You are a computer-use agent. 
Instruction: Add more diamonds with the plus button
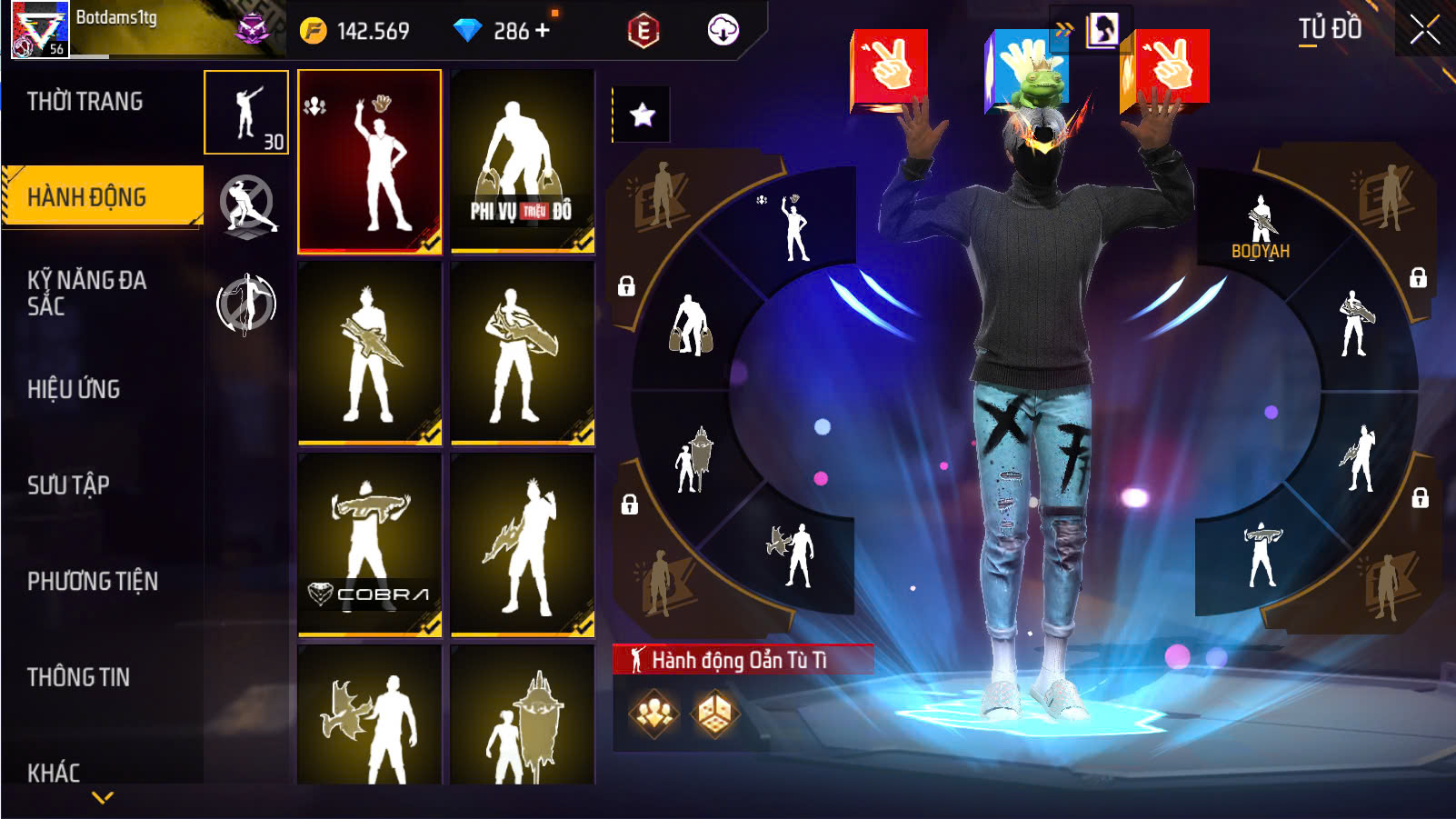[544, 30]
